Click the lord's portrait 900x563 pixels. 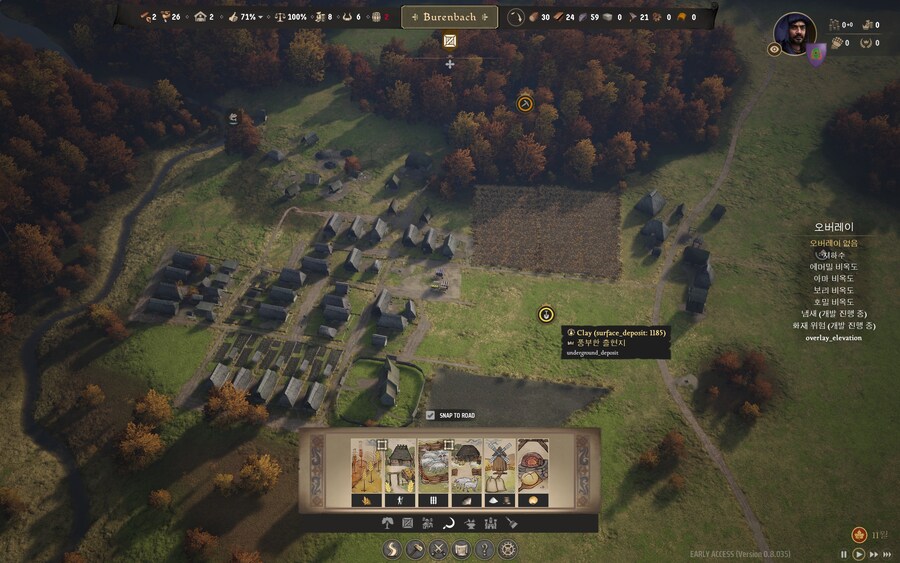tap(795, 33)
